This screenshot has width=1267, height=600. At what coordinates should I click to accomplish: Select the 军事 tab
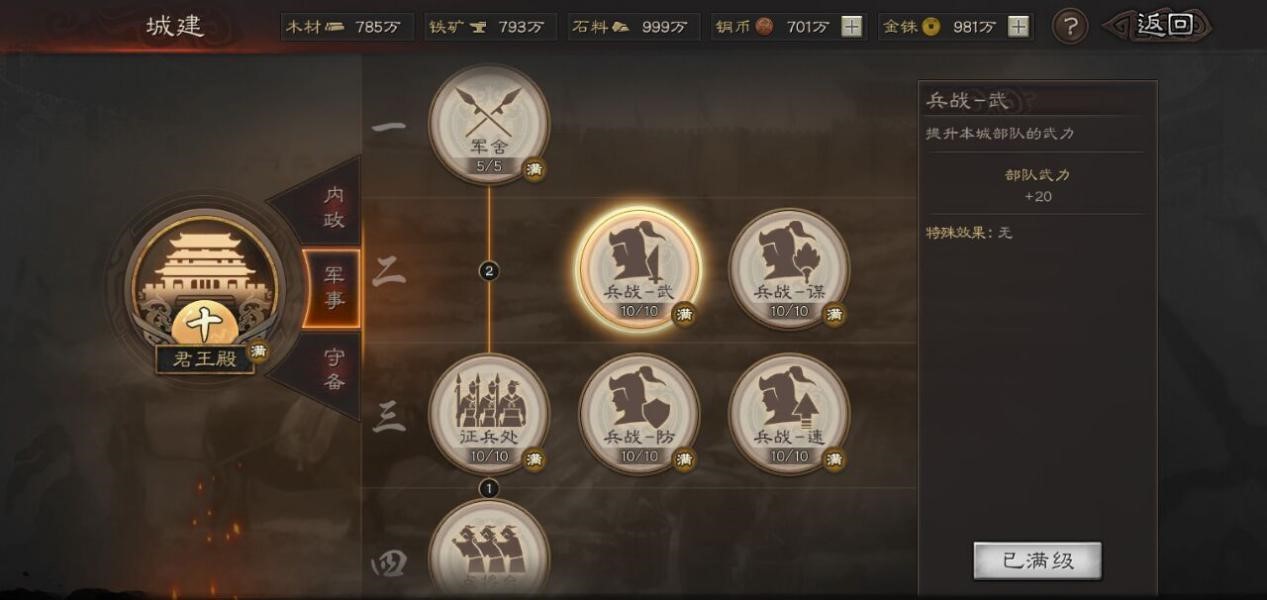pyautogui.click(x=332, y=288)
